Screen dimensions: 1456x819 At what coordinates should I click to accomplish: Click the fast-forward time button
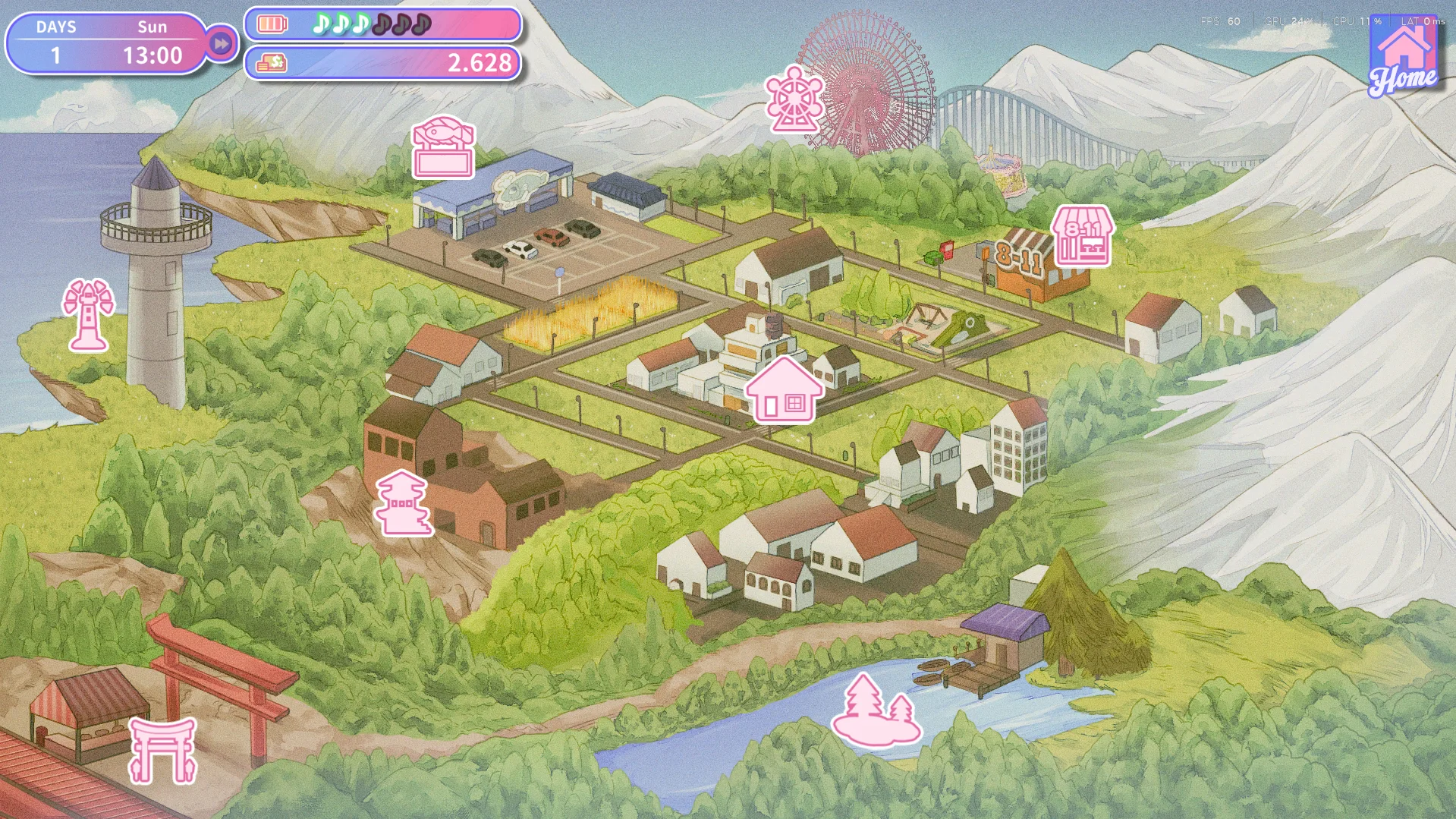coord(221,44)
